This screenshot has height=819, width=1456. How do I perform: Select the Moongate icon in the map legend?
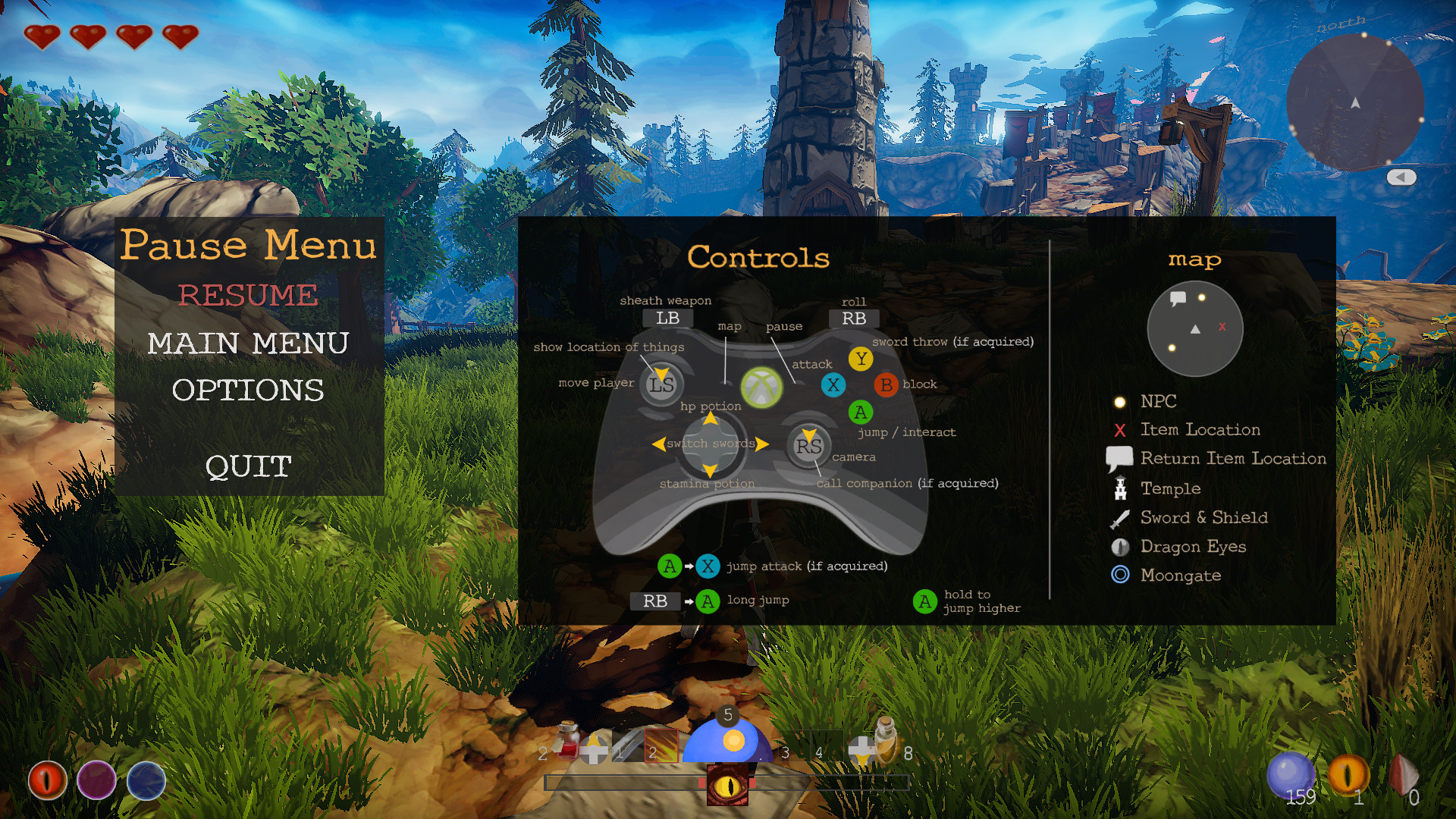point(1121,575)
